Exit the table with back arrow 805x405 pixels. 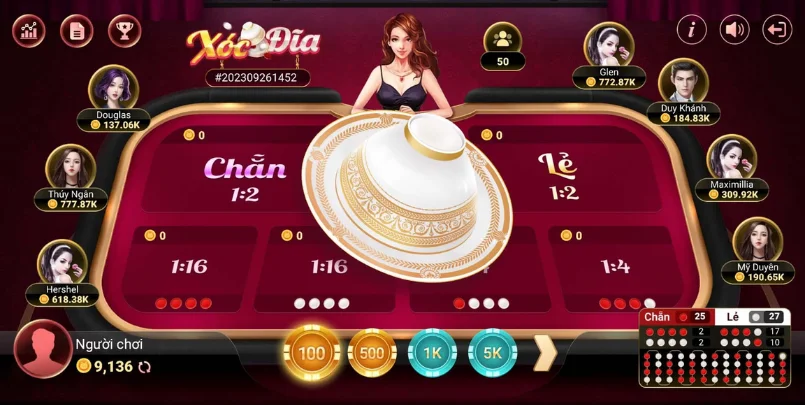(x=777, y=30)
